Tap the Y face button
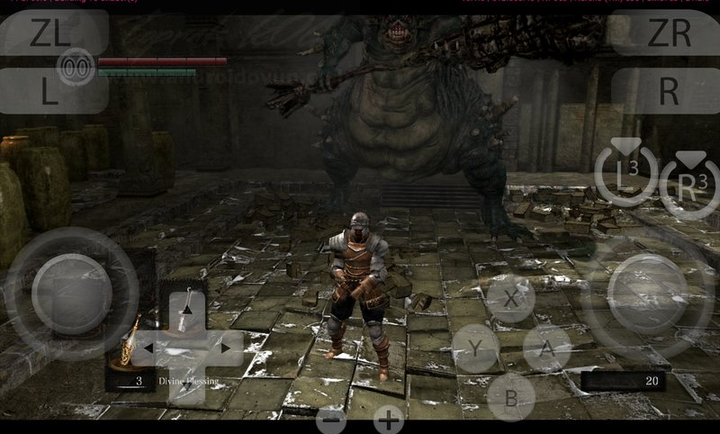This screenshot has height=434, width=720. point(475,348)
